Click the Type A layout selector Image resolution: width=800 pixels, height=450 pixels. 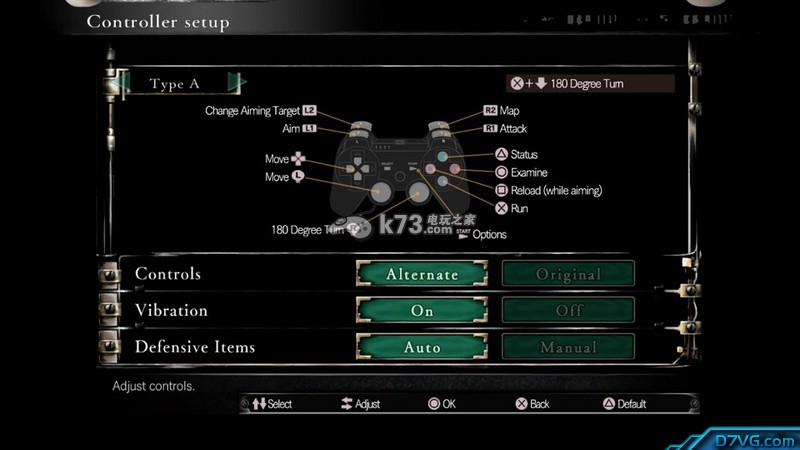click(x=175, y=84)
